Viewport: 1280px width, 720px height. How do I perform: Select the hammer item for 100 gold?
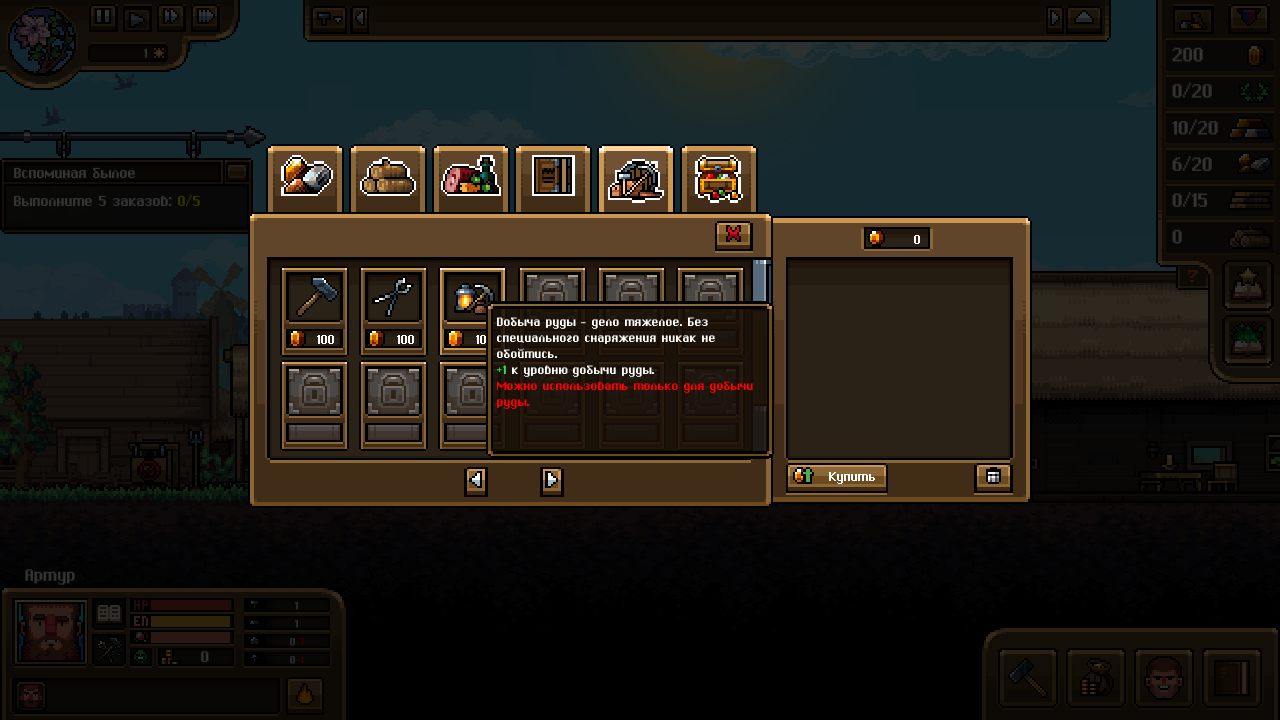(314, 298)
